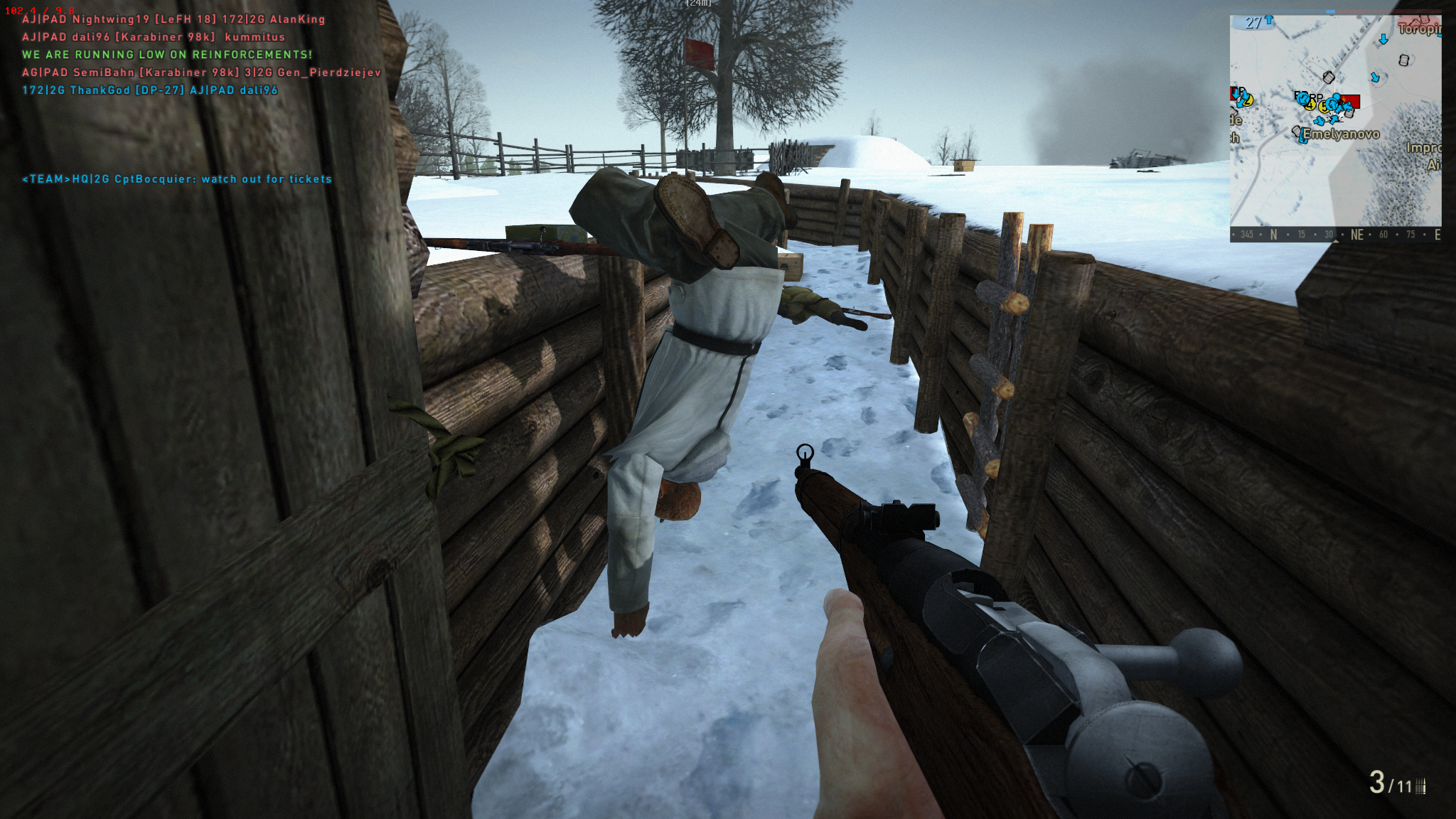The width and height of the screenshot is (1456, 819).
Task: Click the red Soviet flag marker on the minimap
Action: [1349, 101]
